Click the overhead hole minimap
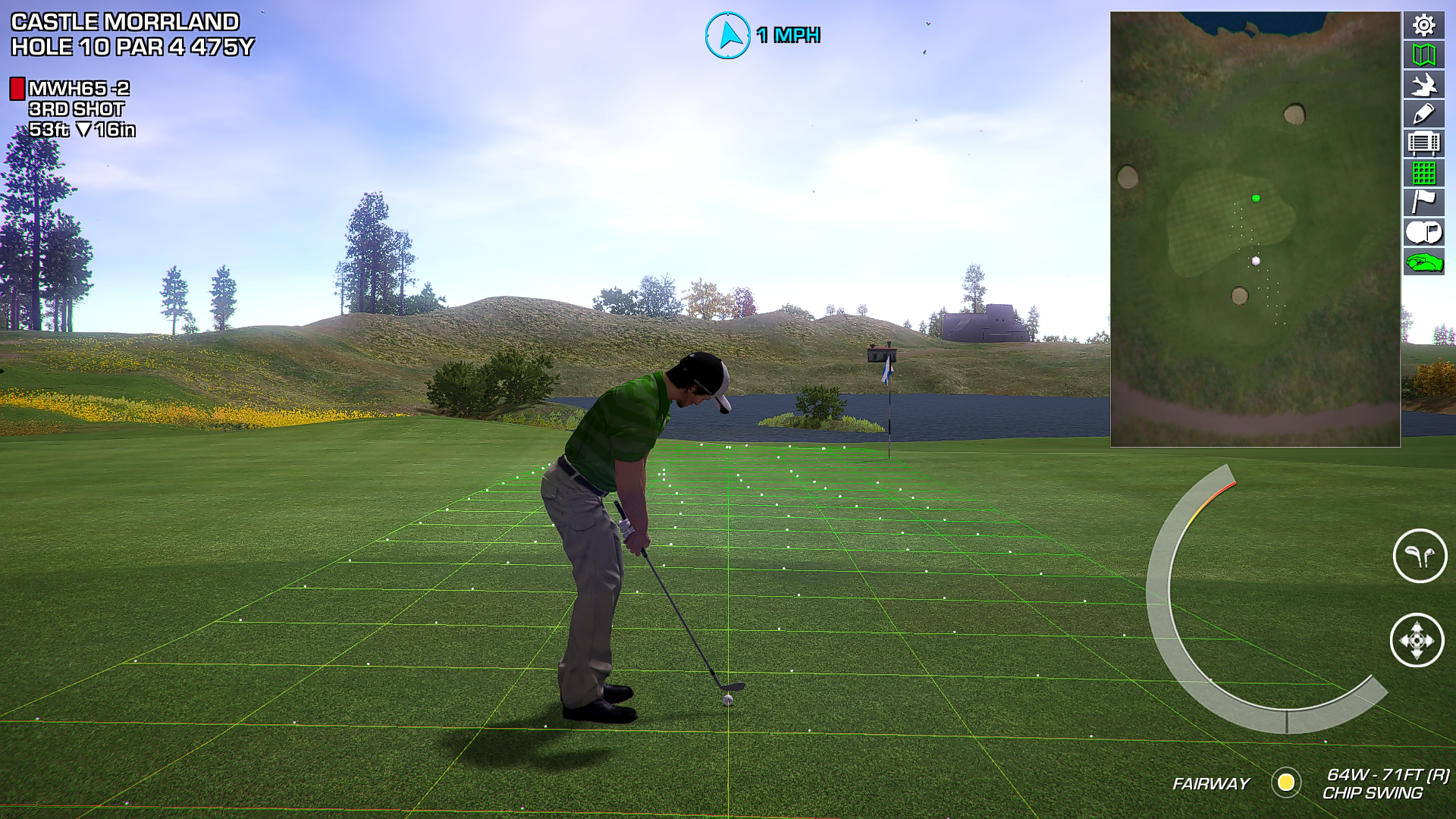 (1255, 229)
